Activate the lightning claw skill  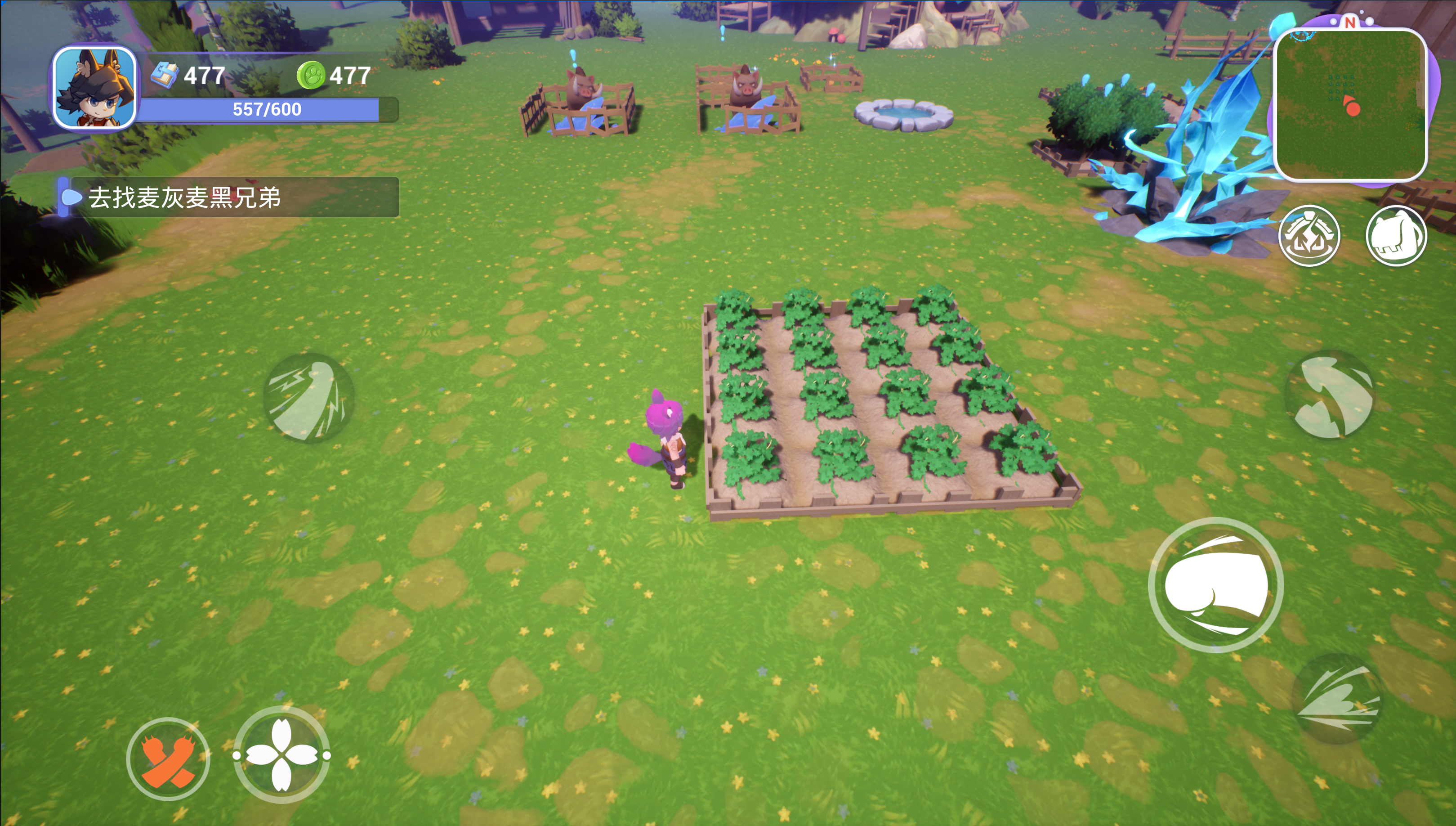308,397
